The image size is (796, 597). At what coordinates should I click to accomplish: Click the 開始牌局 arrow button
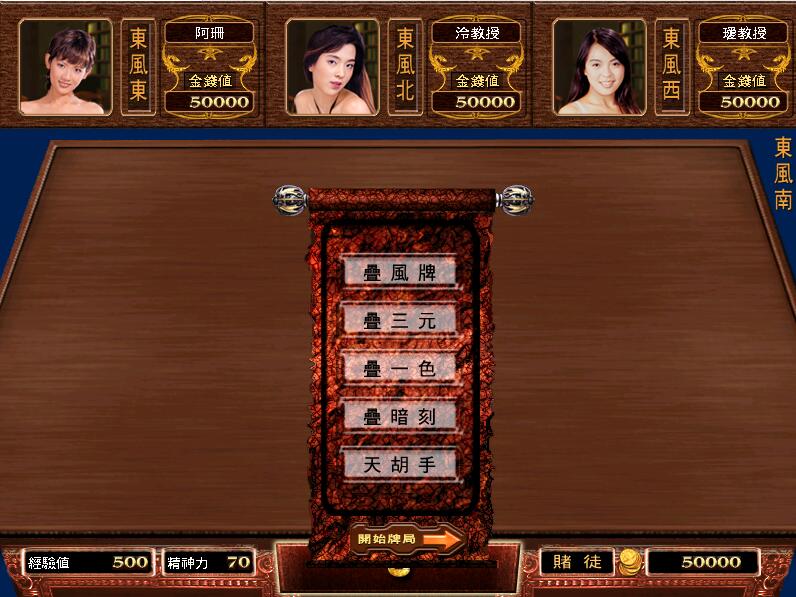tap(410, 539)
